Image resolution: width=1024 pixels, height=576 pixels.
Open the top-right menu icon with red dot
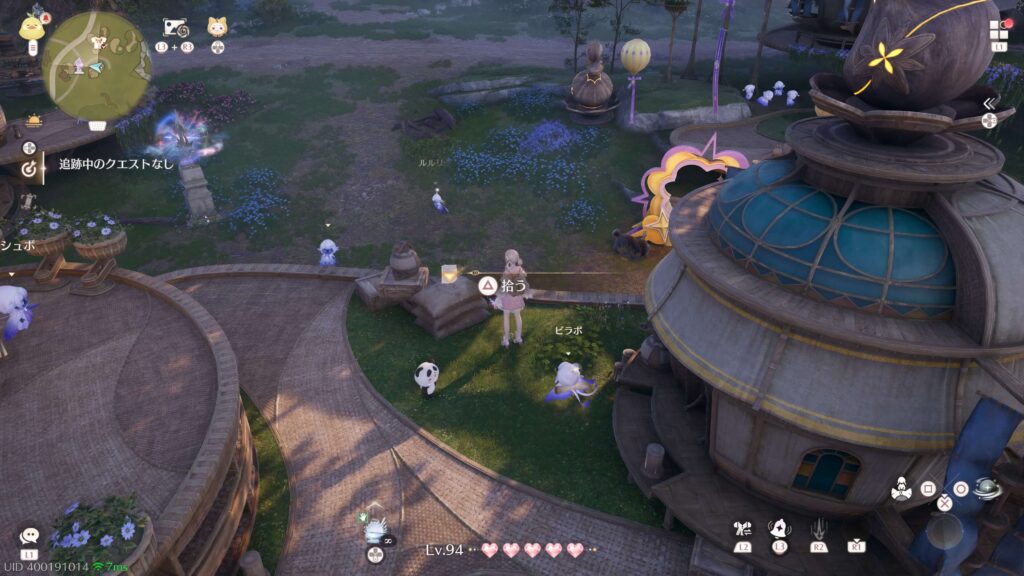(x=1000, y=29)
